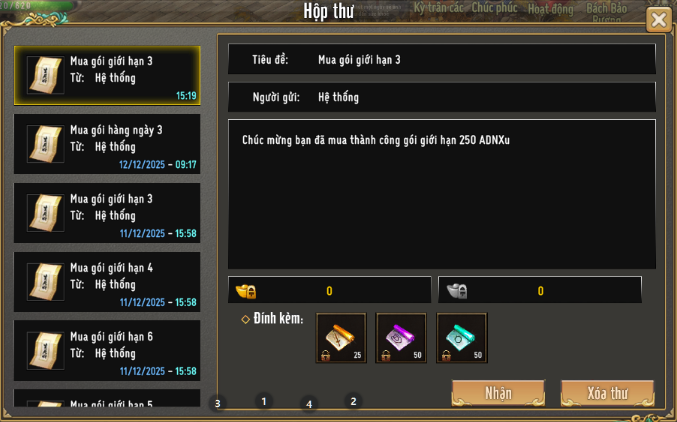
Task: Open the mail received at 15:19
Action: point(107,76)
